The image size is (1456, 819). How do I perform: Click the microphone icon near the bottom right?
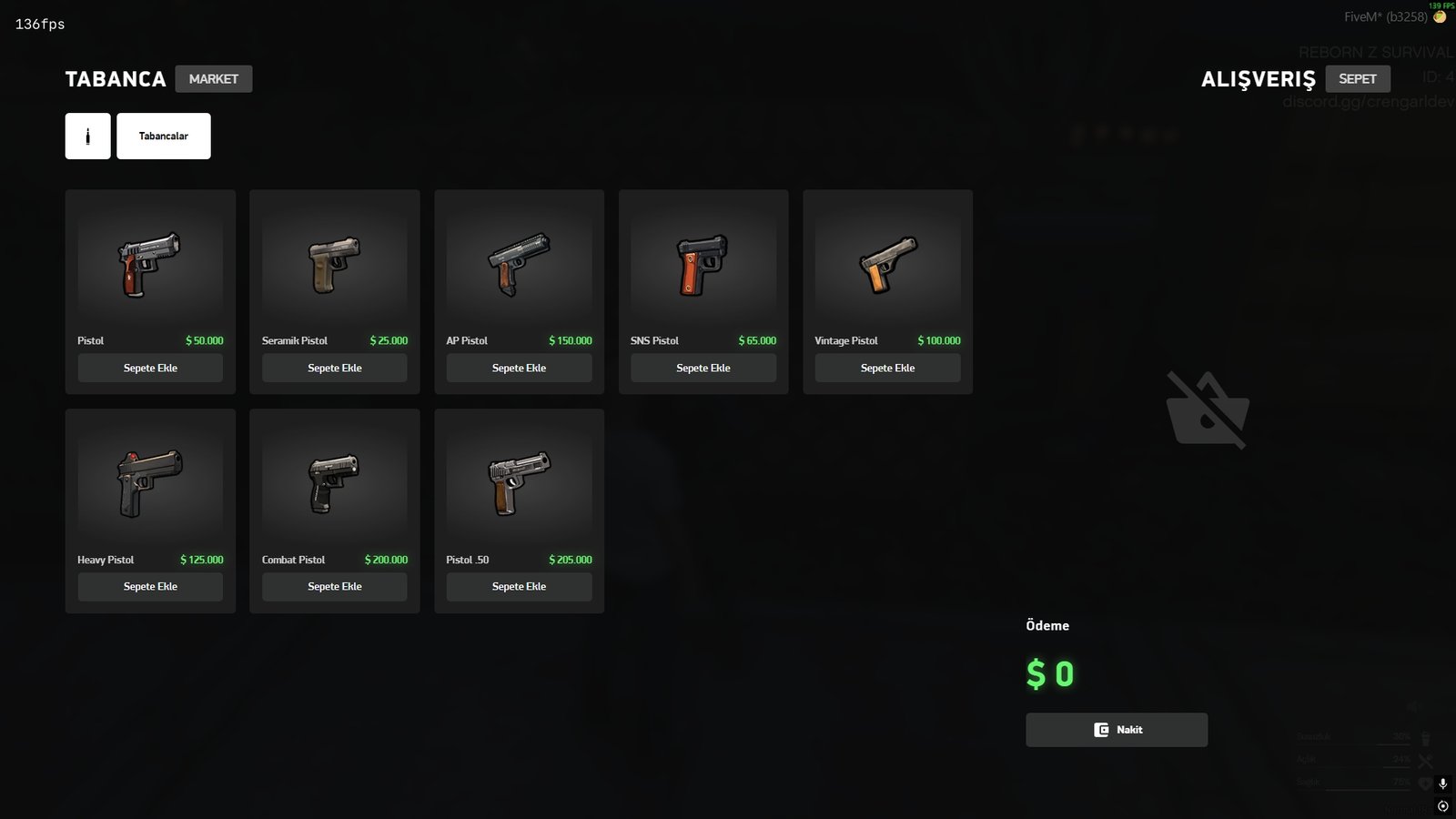pos(1443,784)
